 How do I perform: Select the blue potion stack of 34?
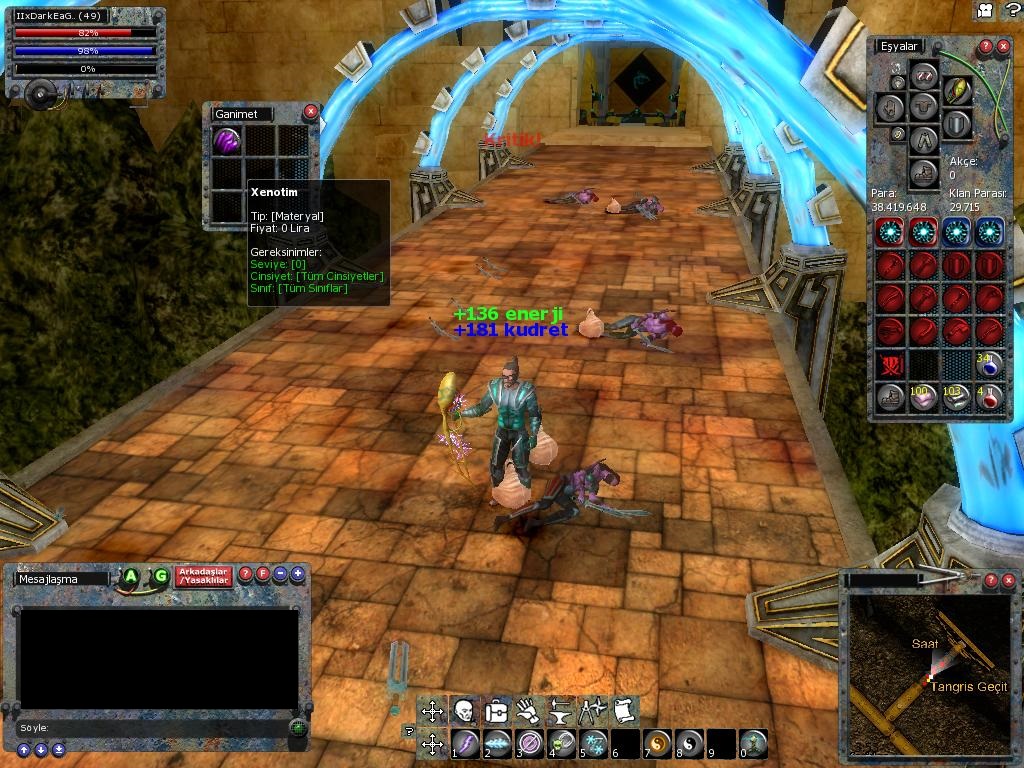988,364
